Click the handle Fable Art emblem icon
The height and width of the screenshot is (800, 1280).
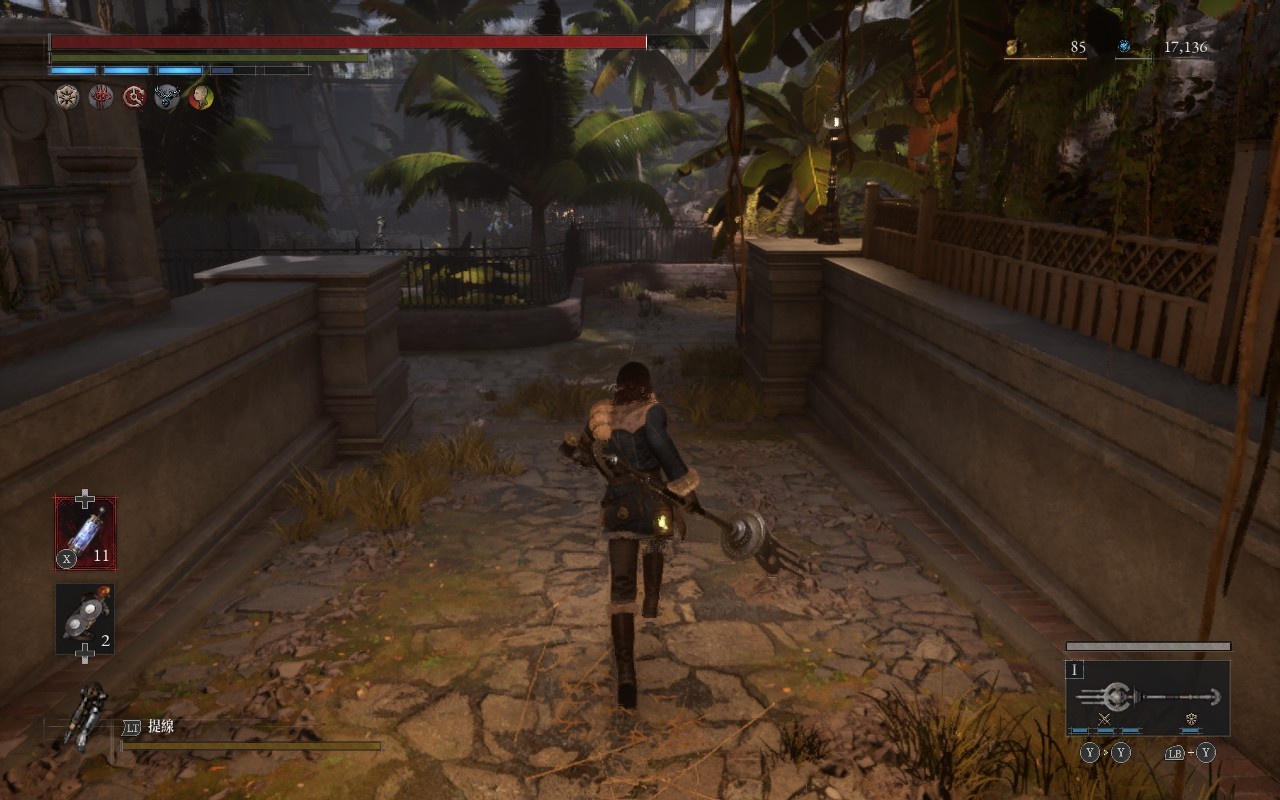pos(1192,719)
